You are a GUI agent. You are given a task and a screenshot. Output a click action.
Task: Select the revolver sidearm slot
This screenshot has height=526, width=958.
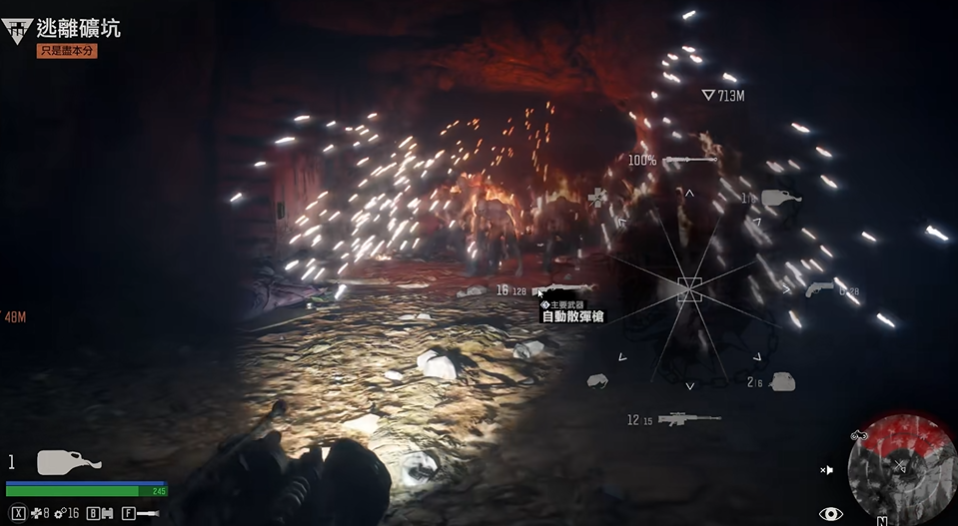(x=820, y=290)
